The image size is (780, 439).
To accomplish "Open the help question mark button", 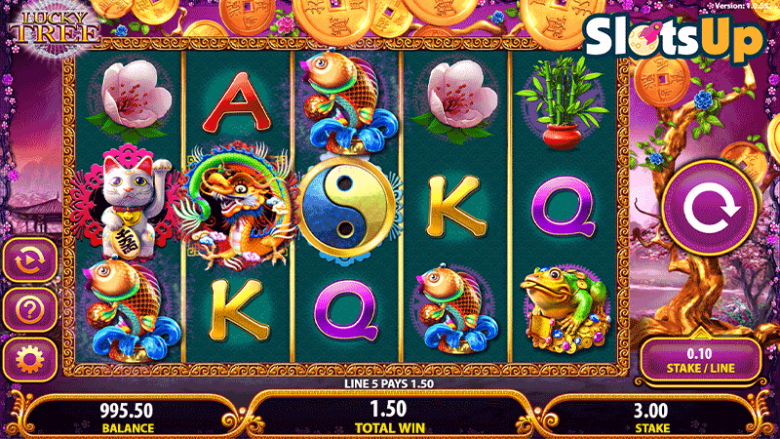I will tap(30, 311).
